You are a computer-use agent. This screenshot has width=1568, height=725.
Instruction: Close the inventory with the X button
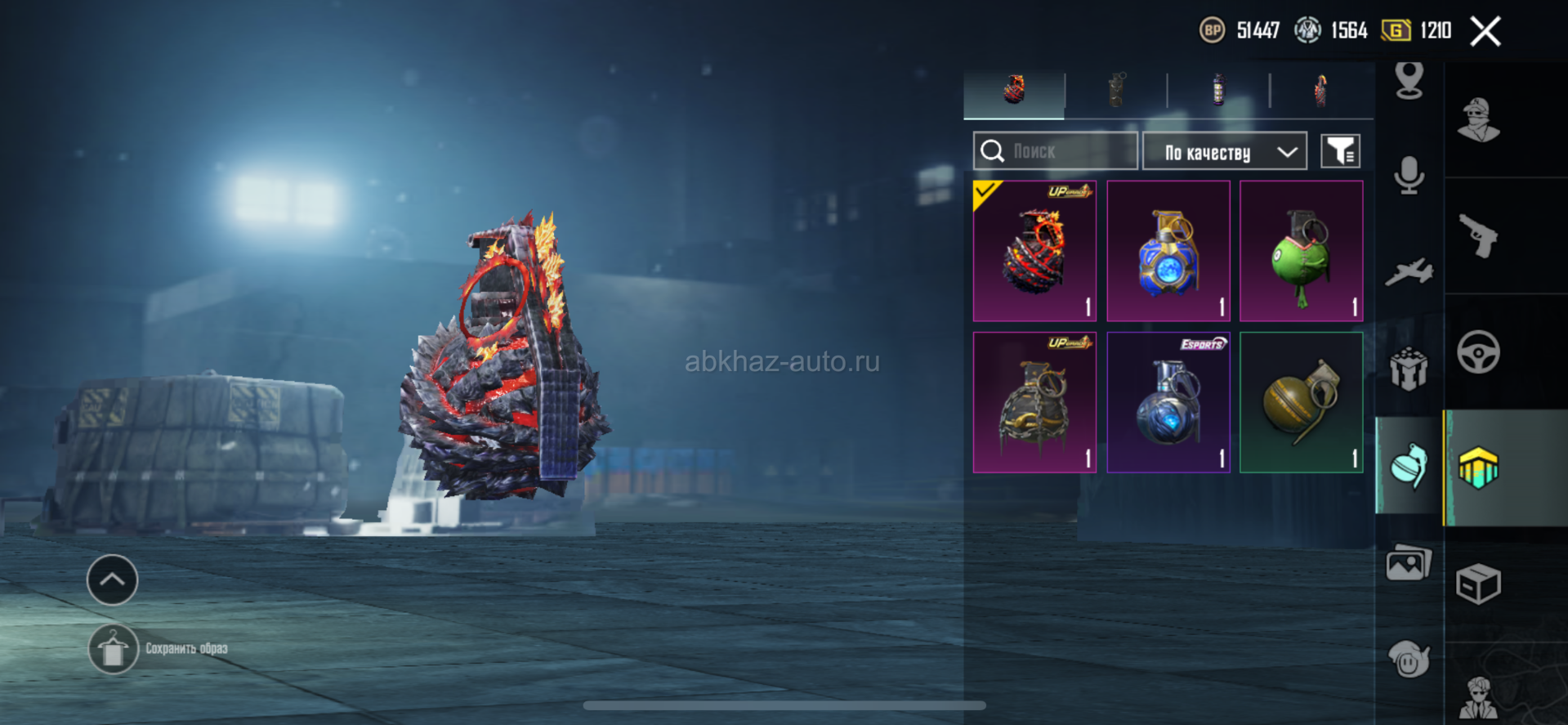[x=1485, y=32]
